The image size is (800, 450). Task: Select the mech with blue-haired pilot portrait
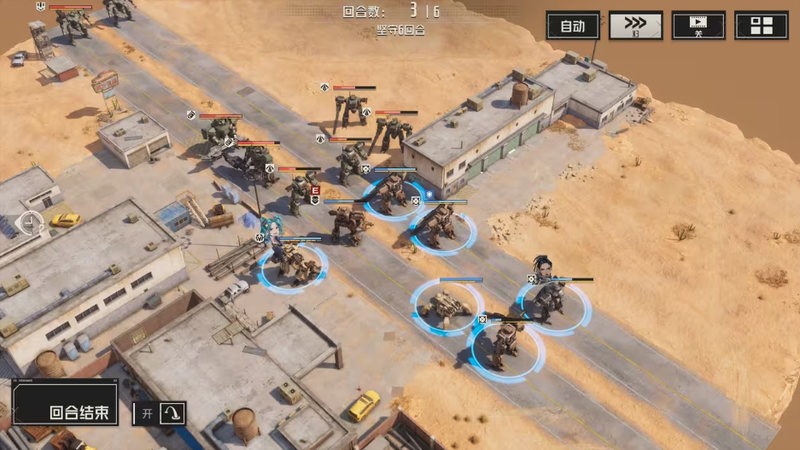(x=292, y=262)
